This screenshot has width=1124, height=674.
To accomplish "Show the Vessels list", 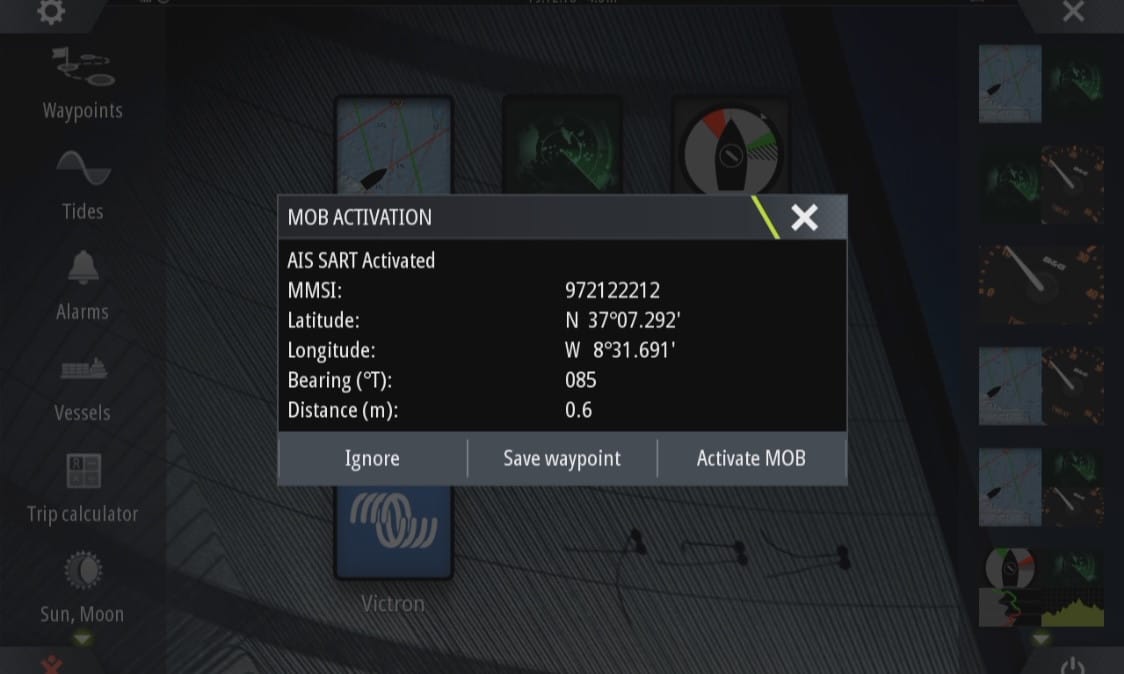I will pos(82,386).
